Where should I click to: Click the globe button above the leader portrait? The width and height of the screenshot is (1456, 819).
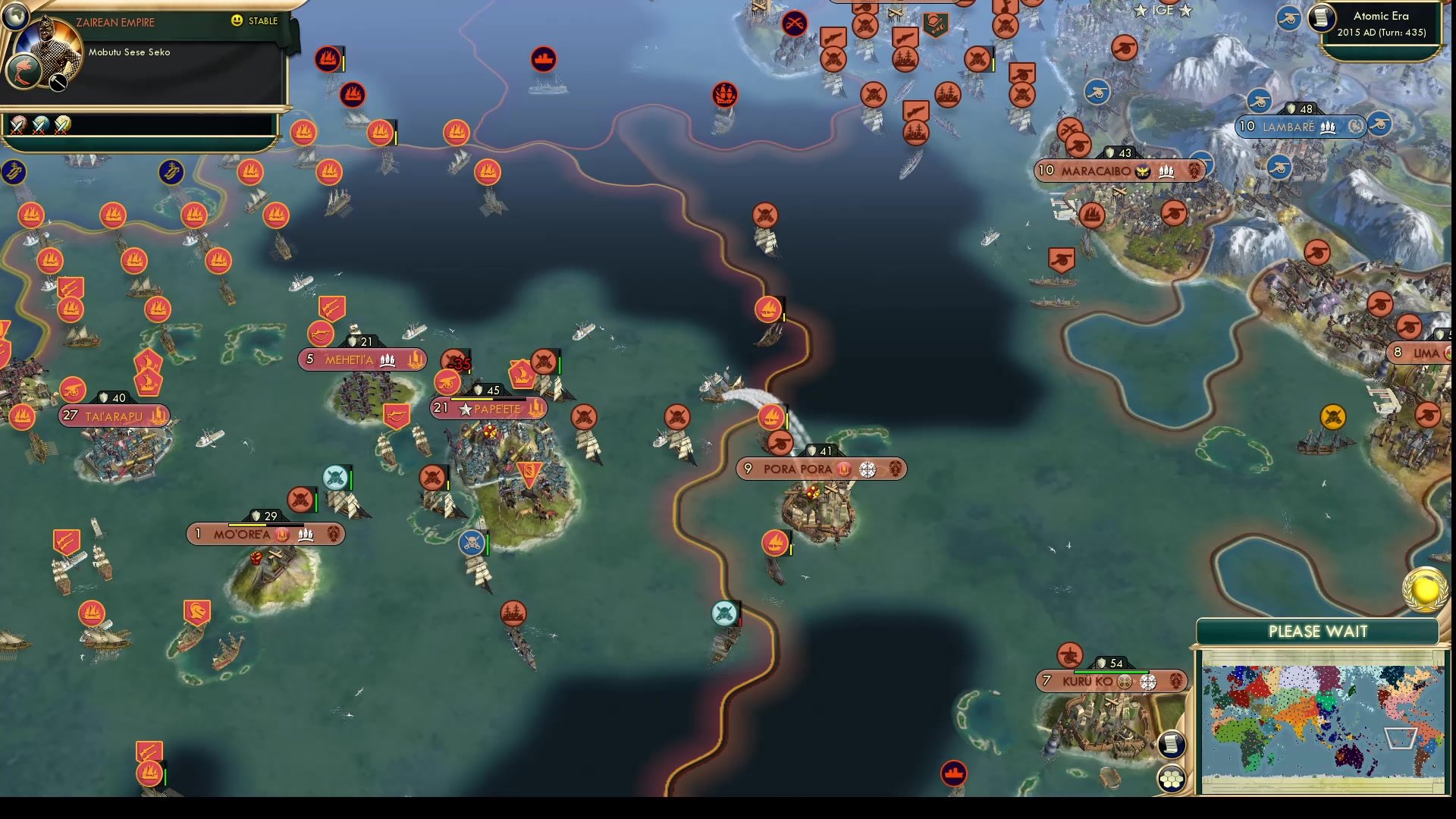tap(15, 15)
